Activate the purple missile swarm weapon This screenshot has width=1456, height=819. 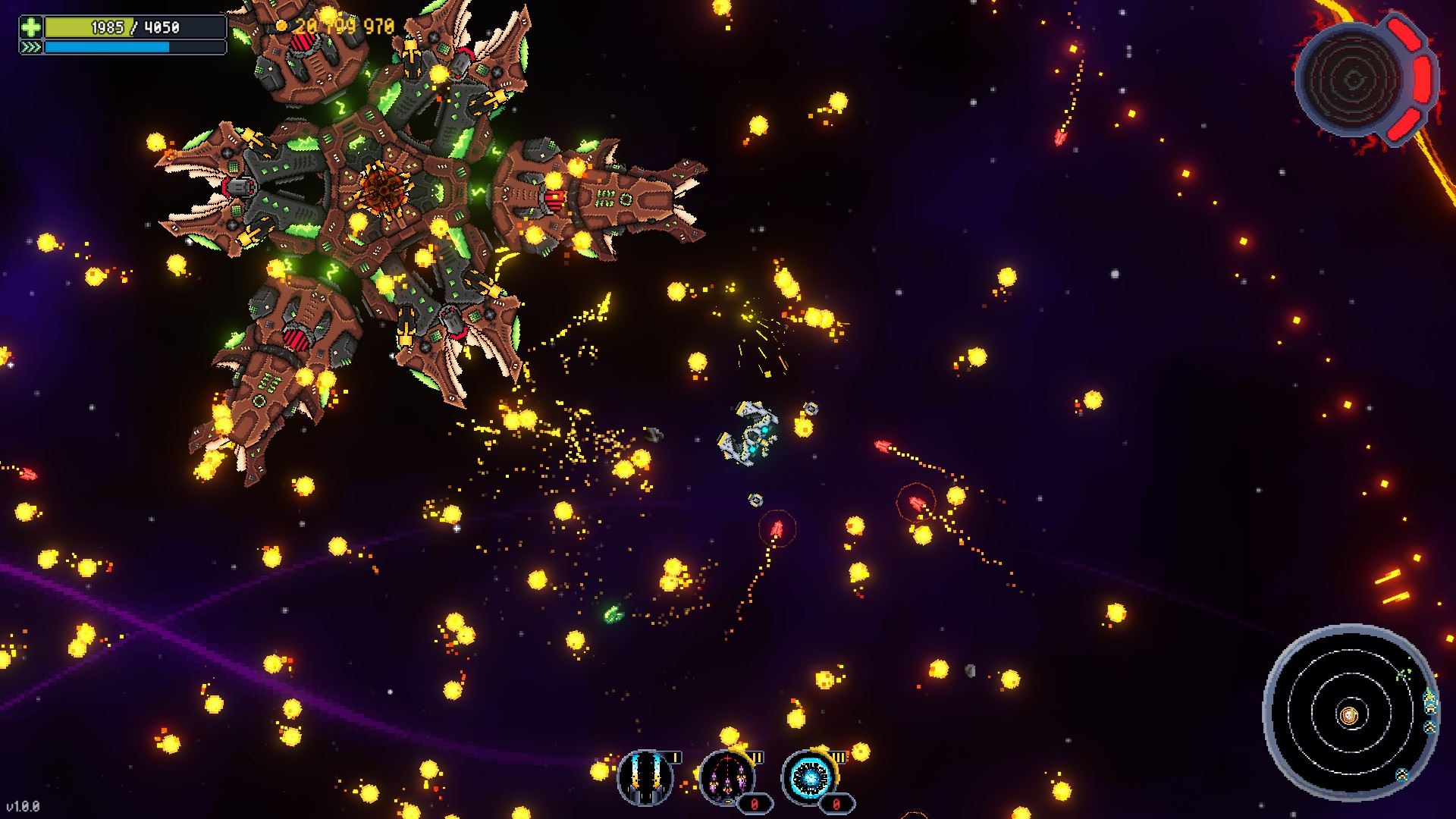pyautogui.click(x=726, y=777)
